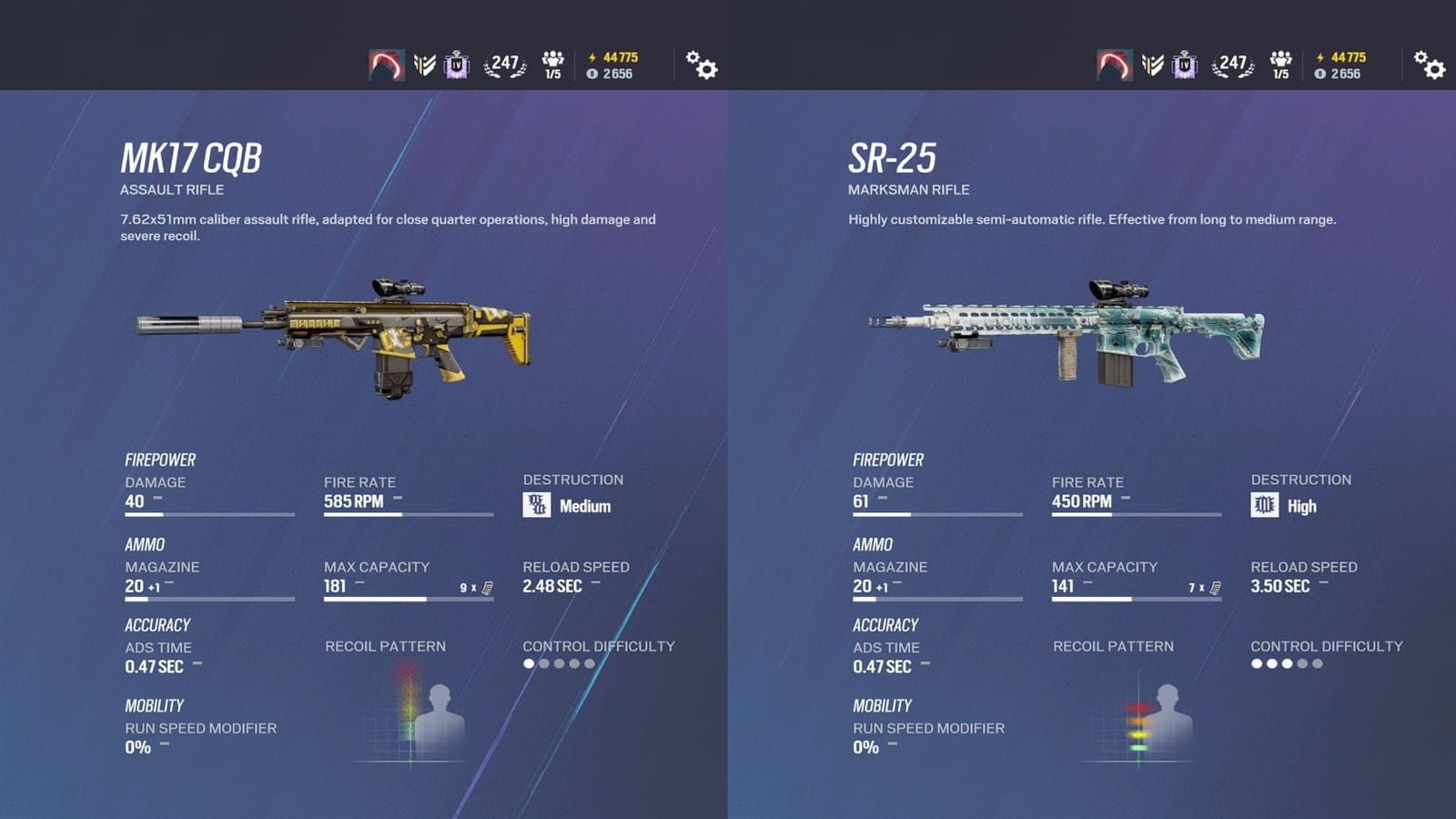The image size is (1456, 819).
Task: Select the SR-25 weapon title
Action: point(894,156)
